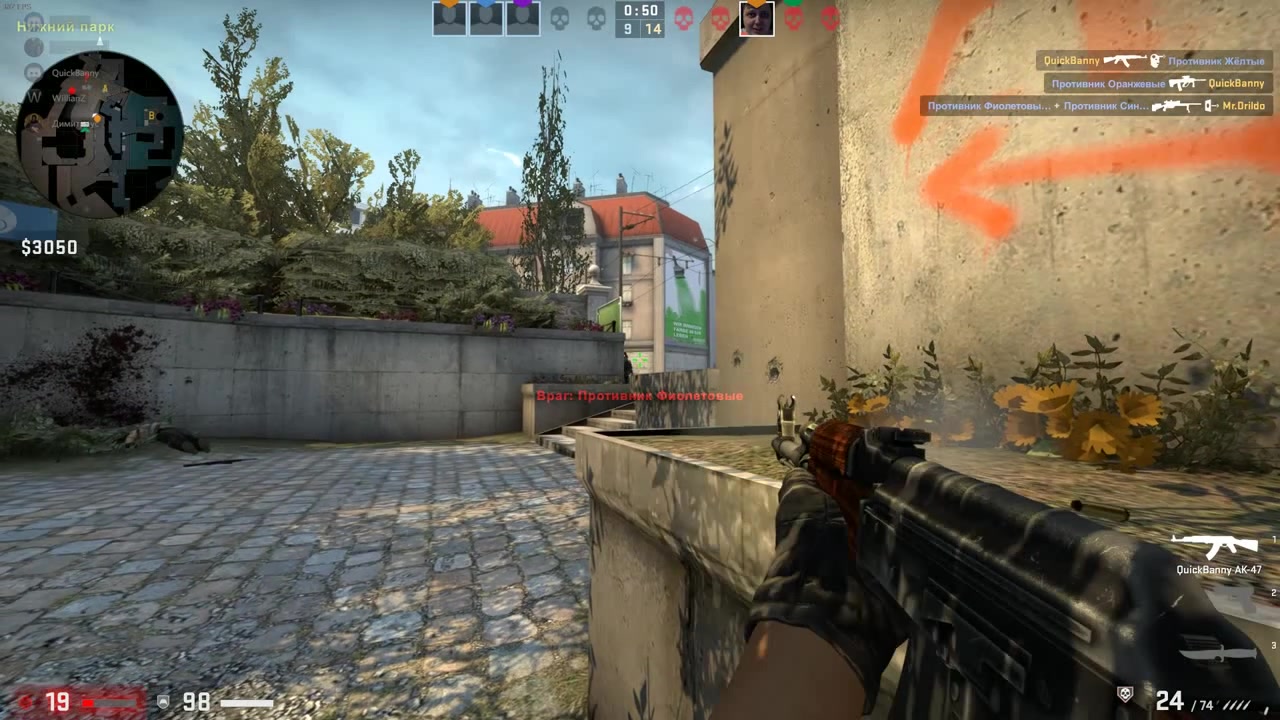This screenshot has width=1280, height=720.
Task: Select the kill feed row with Mr.Drildo
Action: click(x=1096, y=105)
